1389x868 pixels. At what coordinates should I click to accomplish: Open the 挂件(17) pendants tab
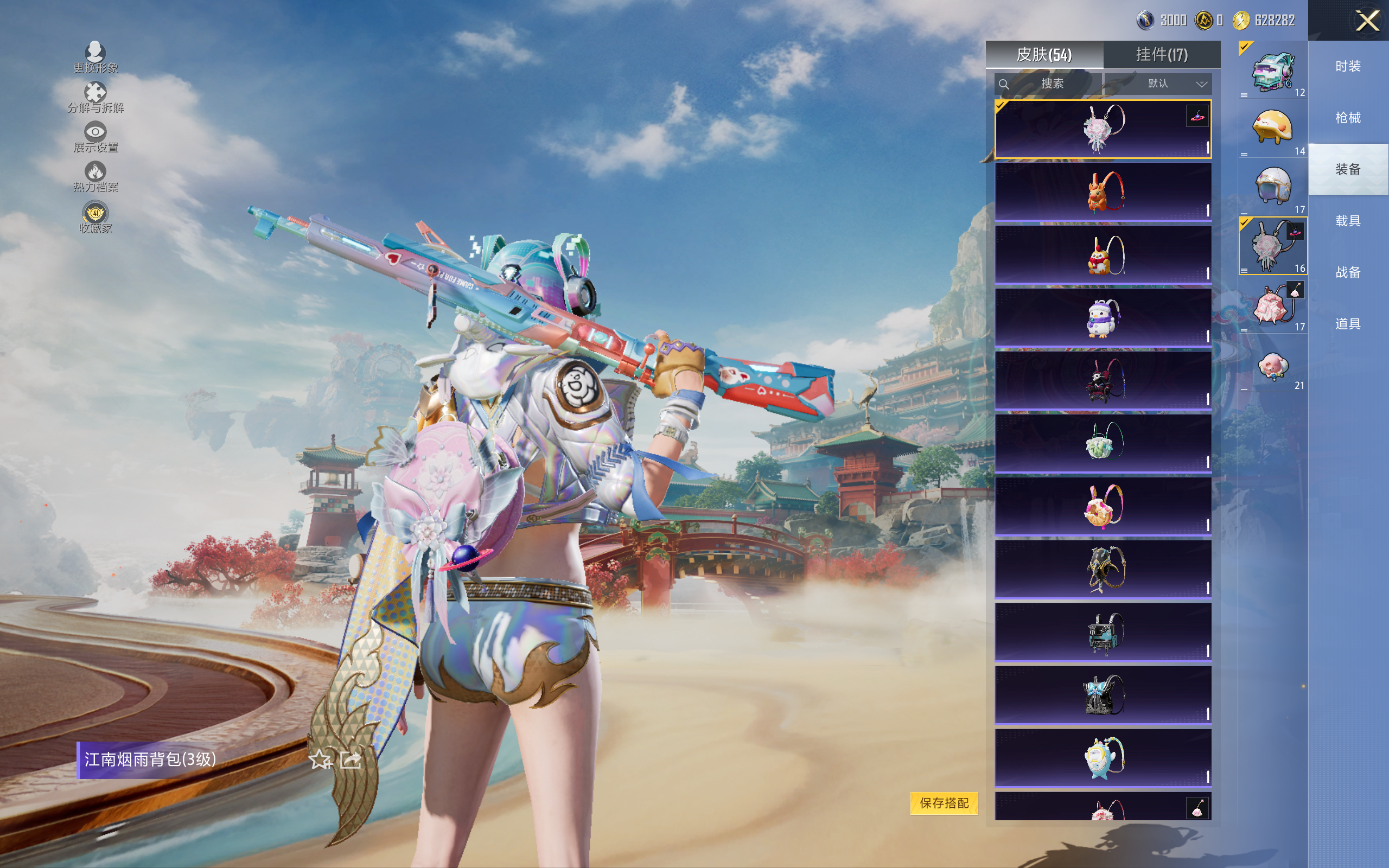pyautogui.click(x=1161, y=55)
